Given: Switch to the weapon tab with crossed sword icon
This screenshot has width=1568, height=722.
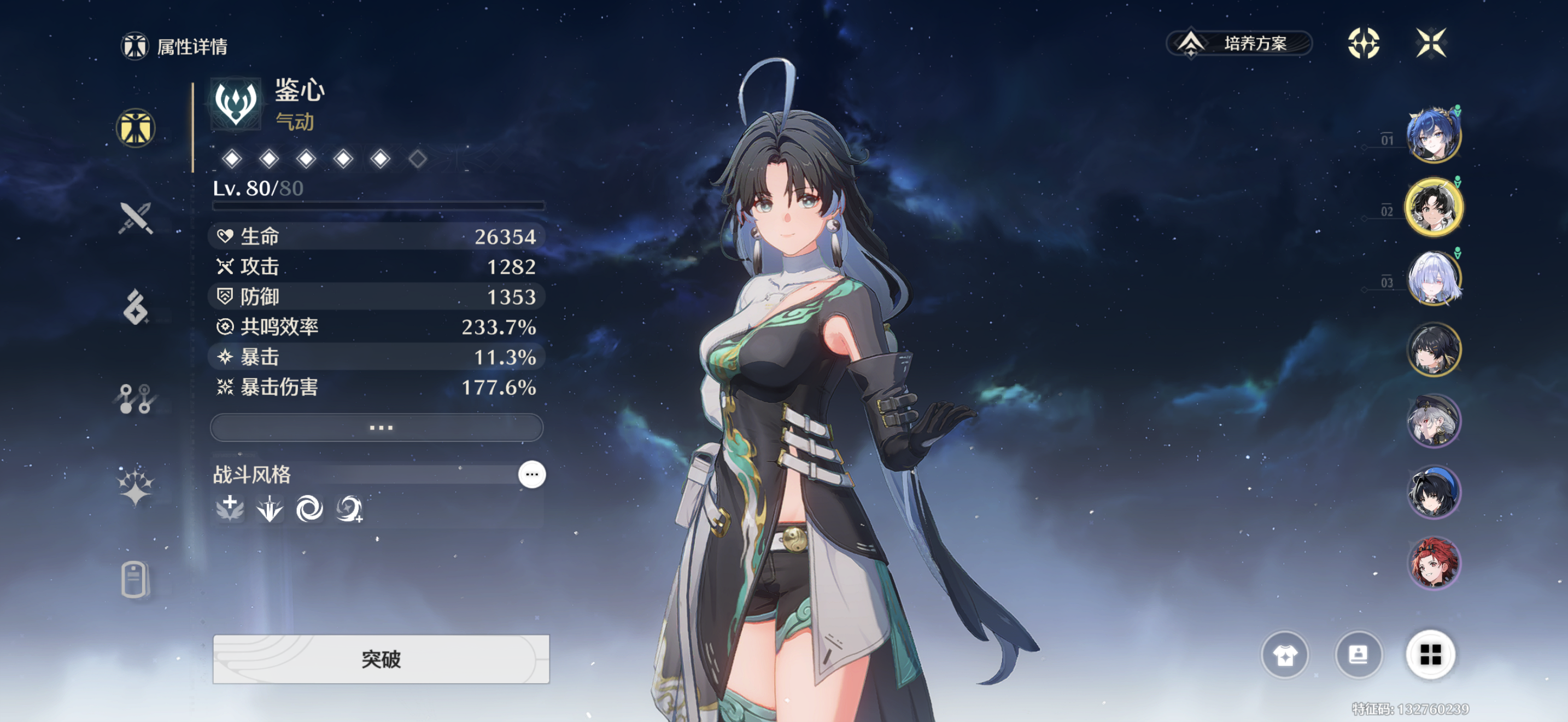Looking at the screenshot, I should click(135, 218).
